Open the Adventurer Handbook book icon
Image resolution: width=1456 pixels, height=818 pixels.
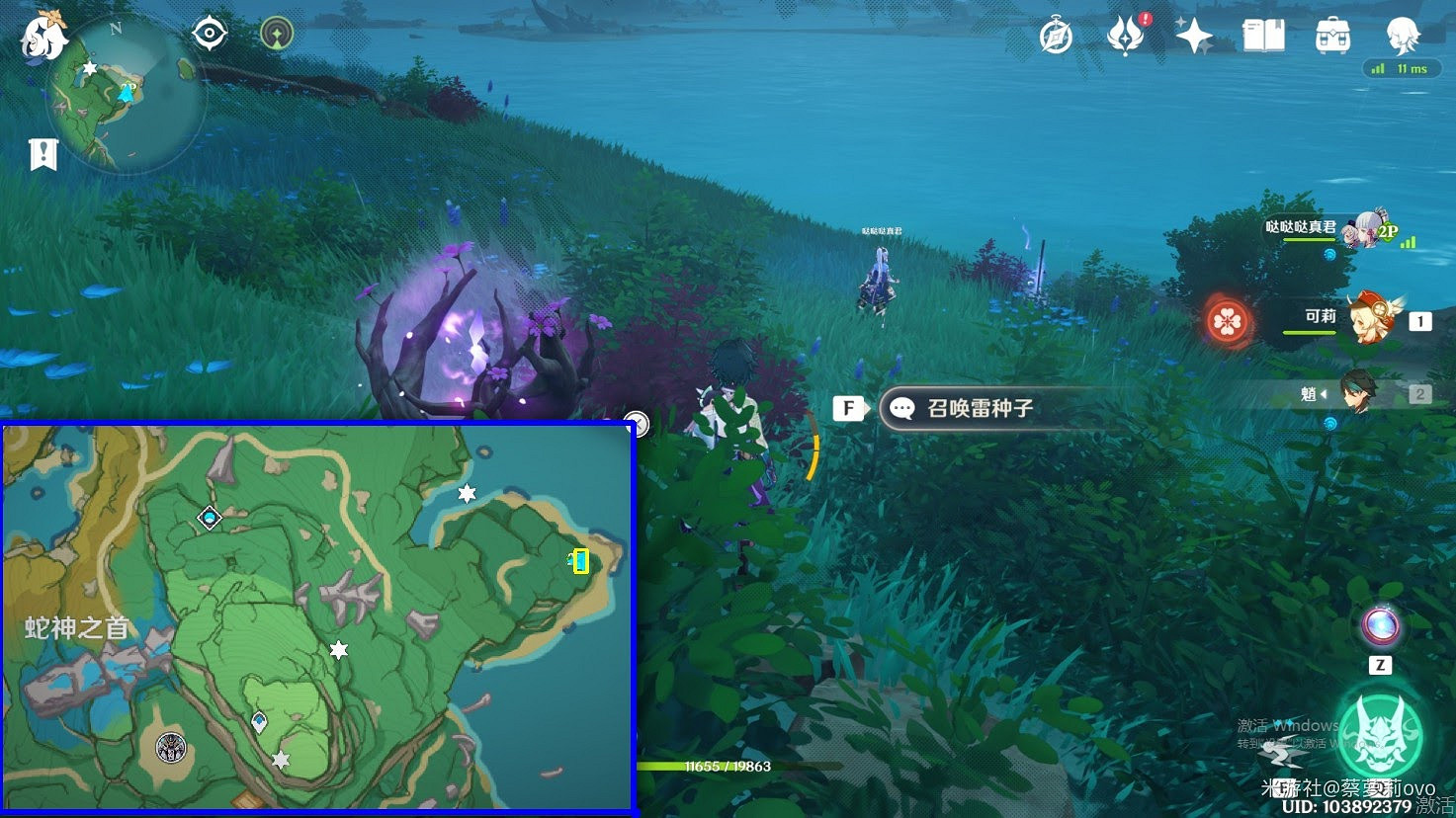coord(1264,35)
